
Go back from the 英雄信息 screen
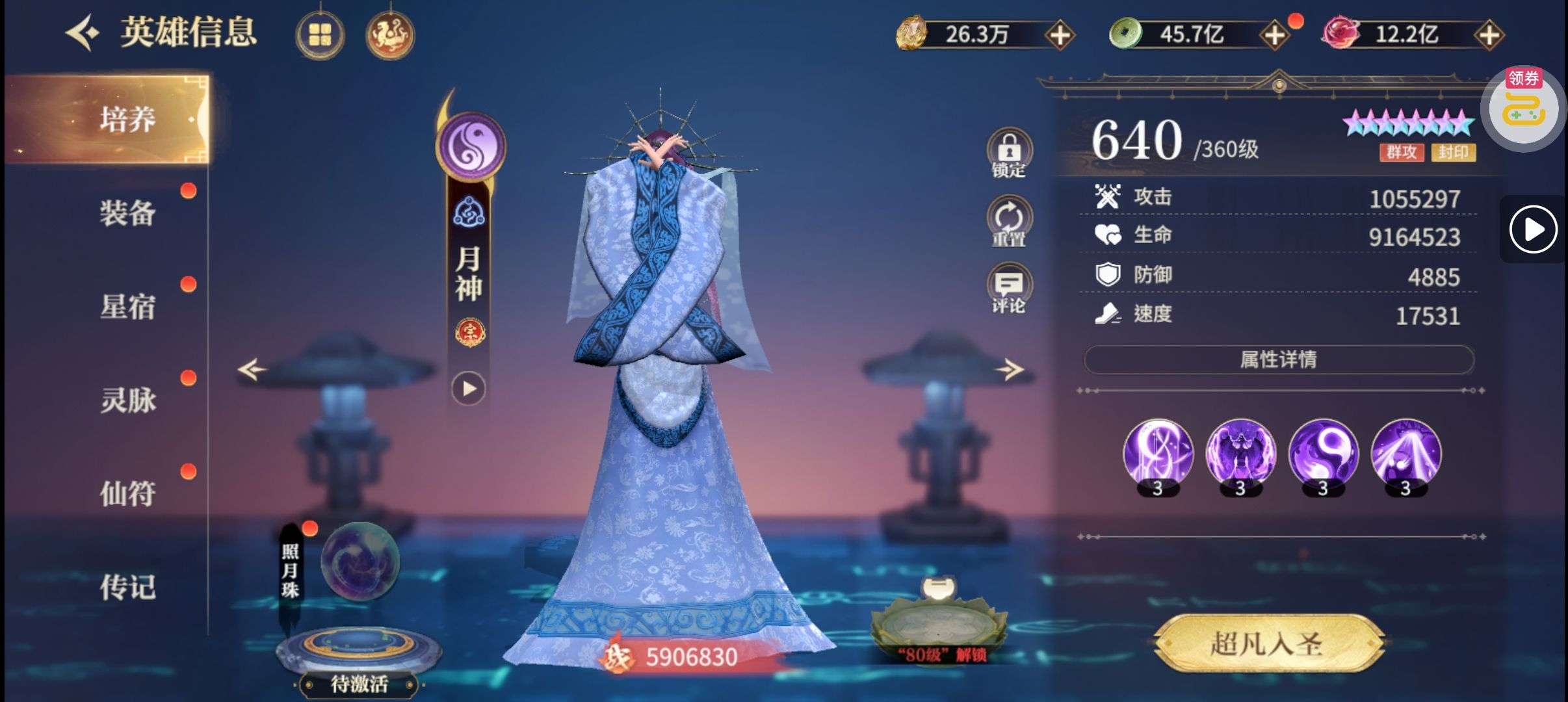(83, 34)
